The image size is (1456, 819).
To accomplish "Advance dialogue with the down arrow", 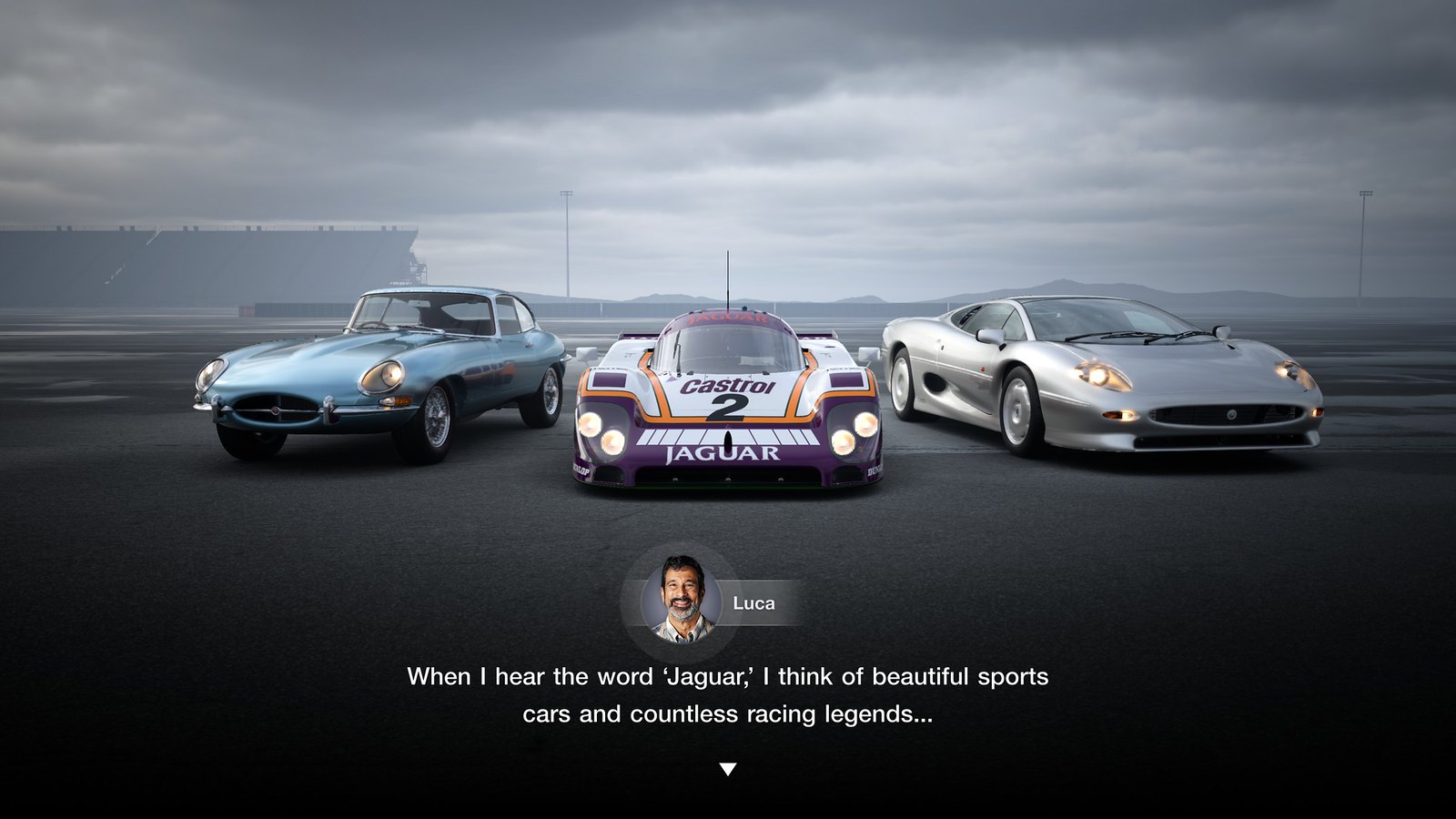I will point(727,769).
